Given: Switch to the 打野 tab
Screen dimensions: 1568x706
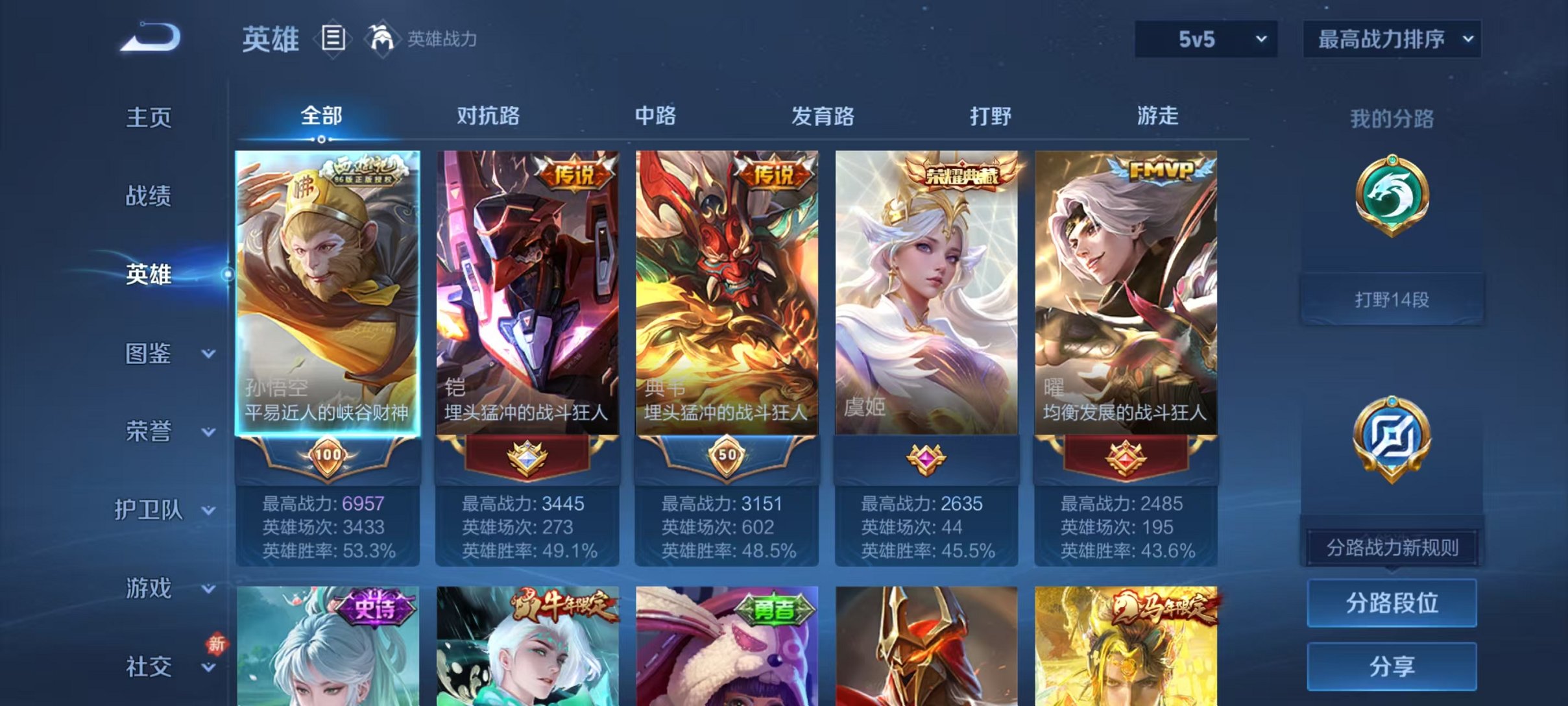Looking at the screenshot, I should pos(991,116).
